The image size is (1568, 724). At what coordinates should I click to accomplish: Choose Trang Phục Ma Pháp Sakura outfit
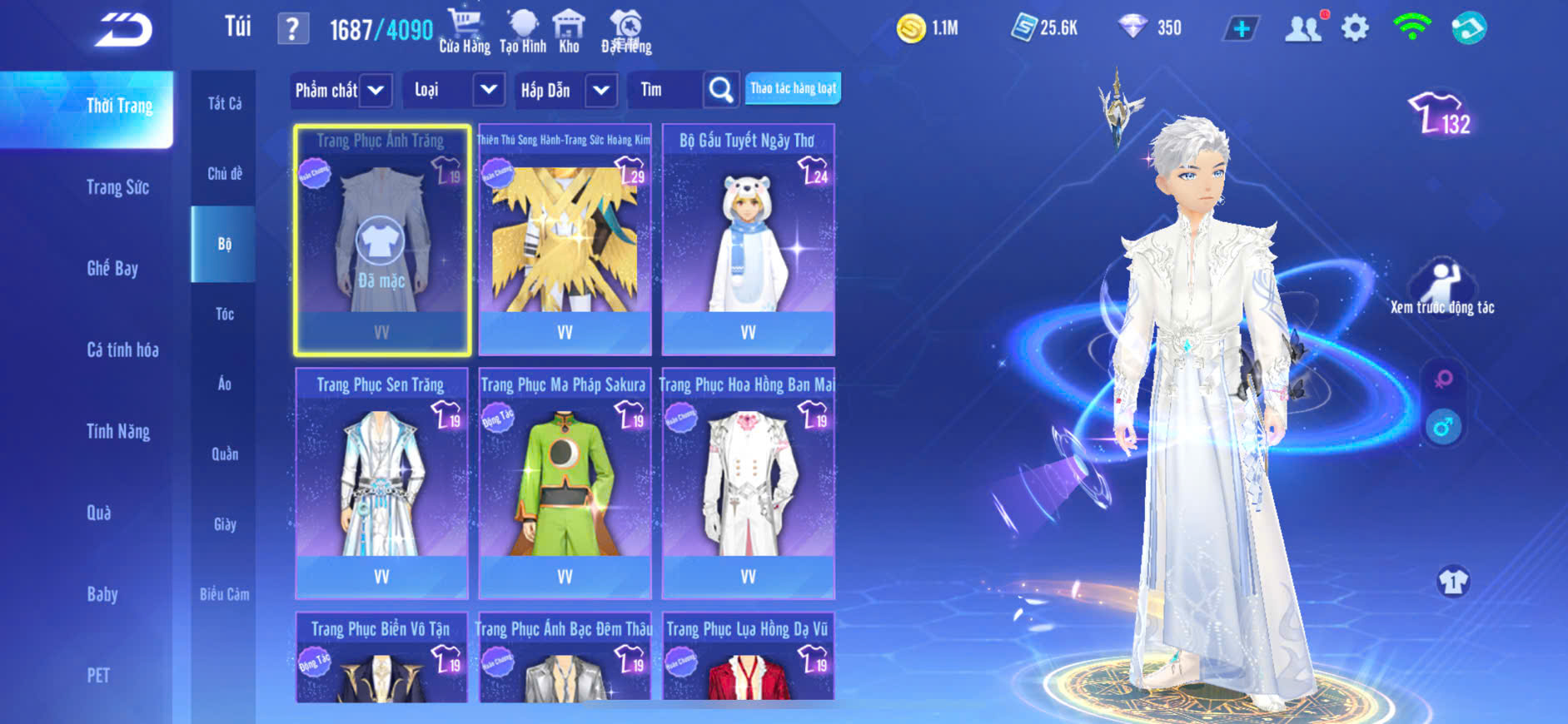(565, 483)
